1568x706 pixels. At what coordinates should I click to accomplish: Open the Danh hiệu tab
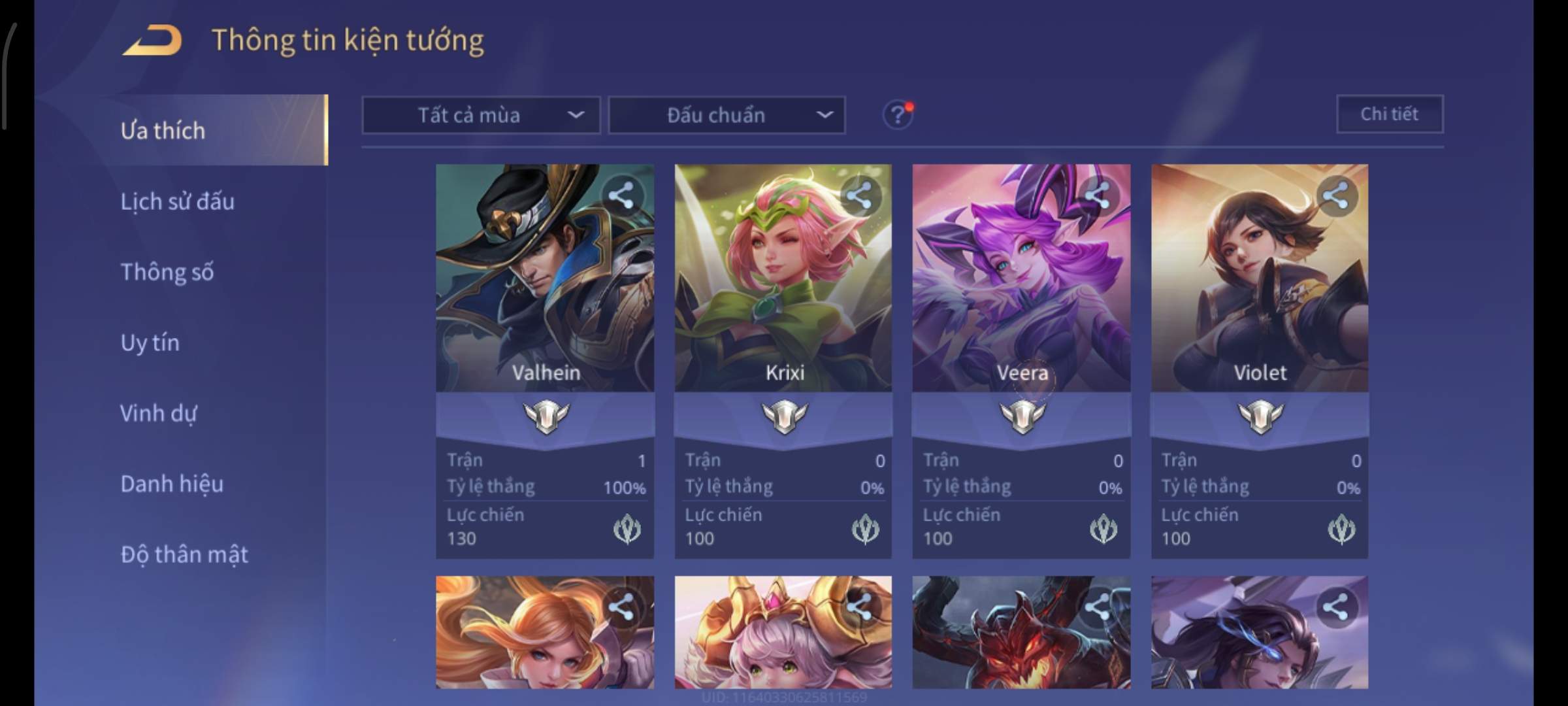(172, 484)
